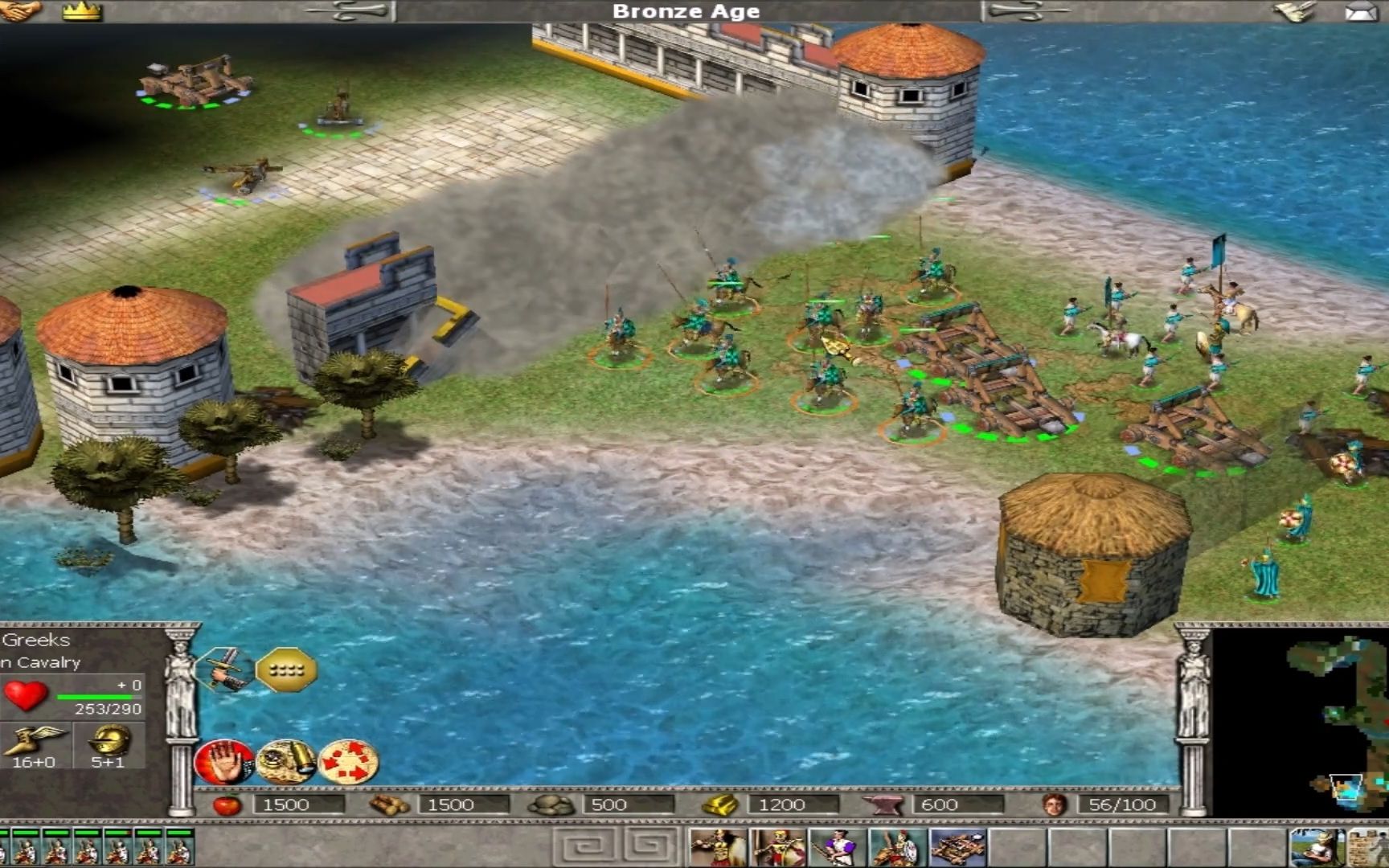Select the red arrows patrol command
1389x868 pixels.
[348, 761]
